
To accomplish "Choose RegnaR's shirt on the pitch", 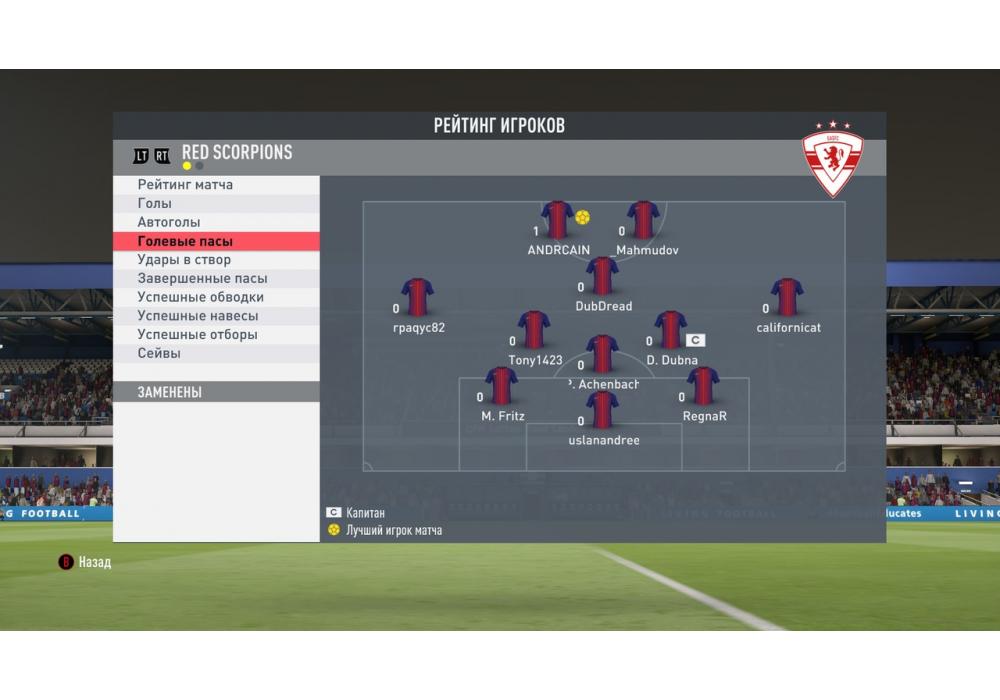I will point(703,386).
